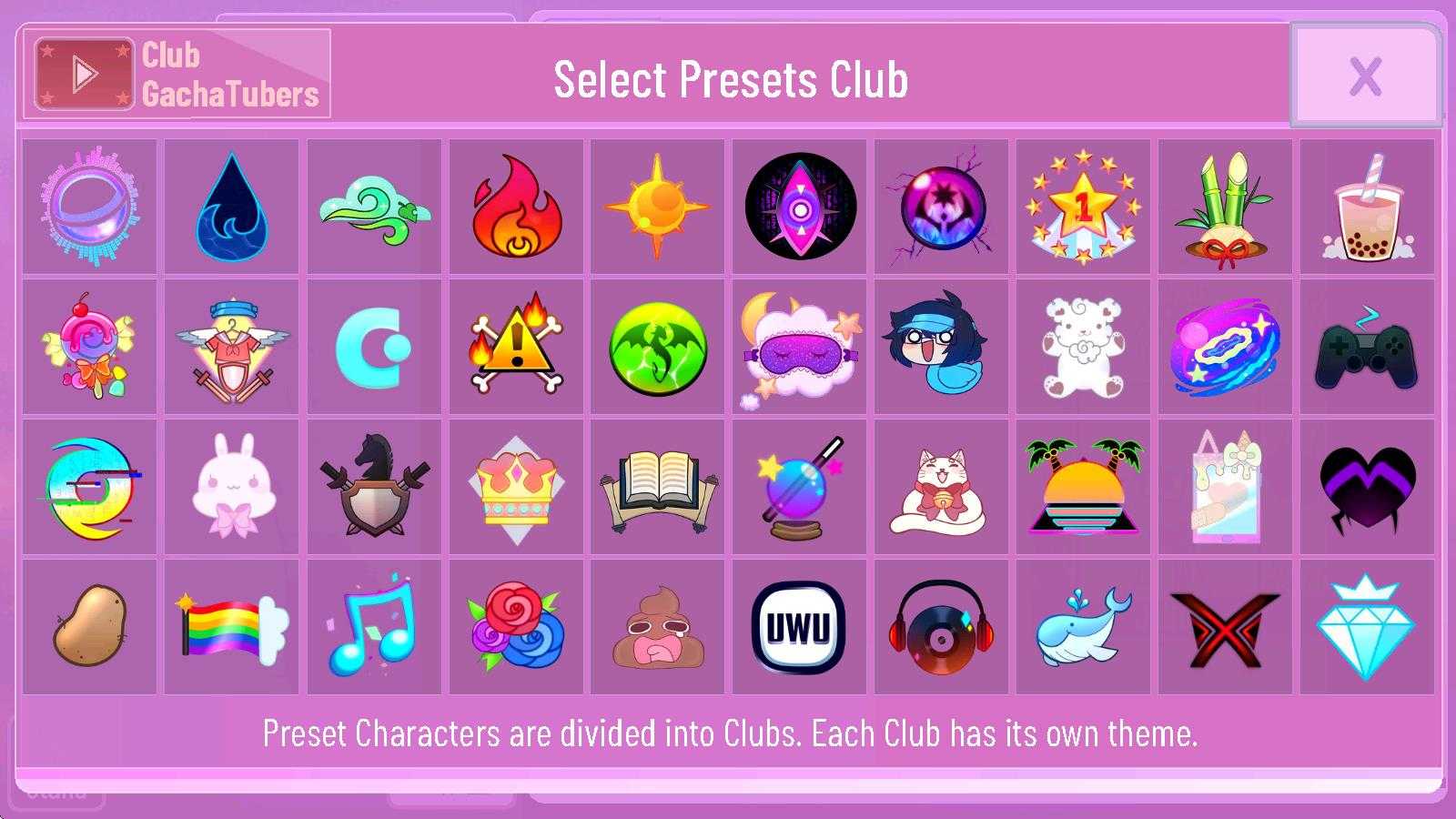Pick the red flame club icon
1456x819 pixels.
(515, 207)
